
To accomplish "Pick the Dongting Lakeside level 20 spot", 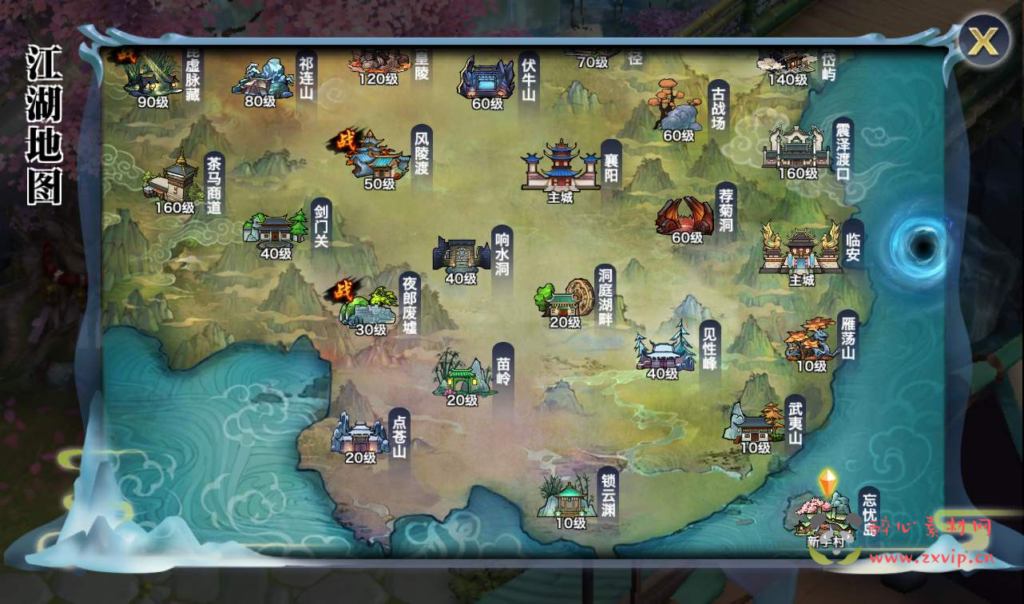I will [x=565, y=298].
